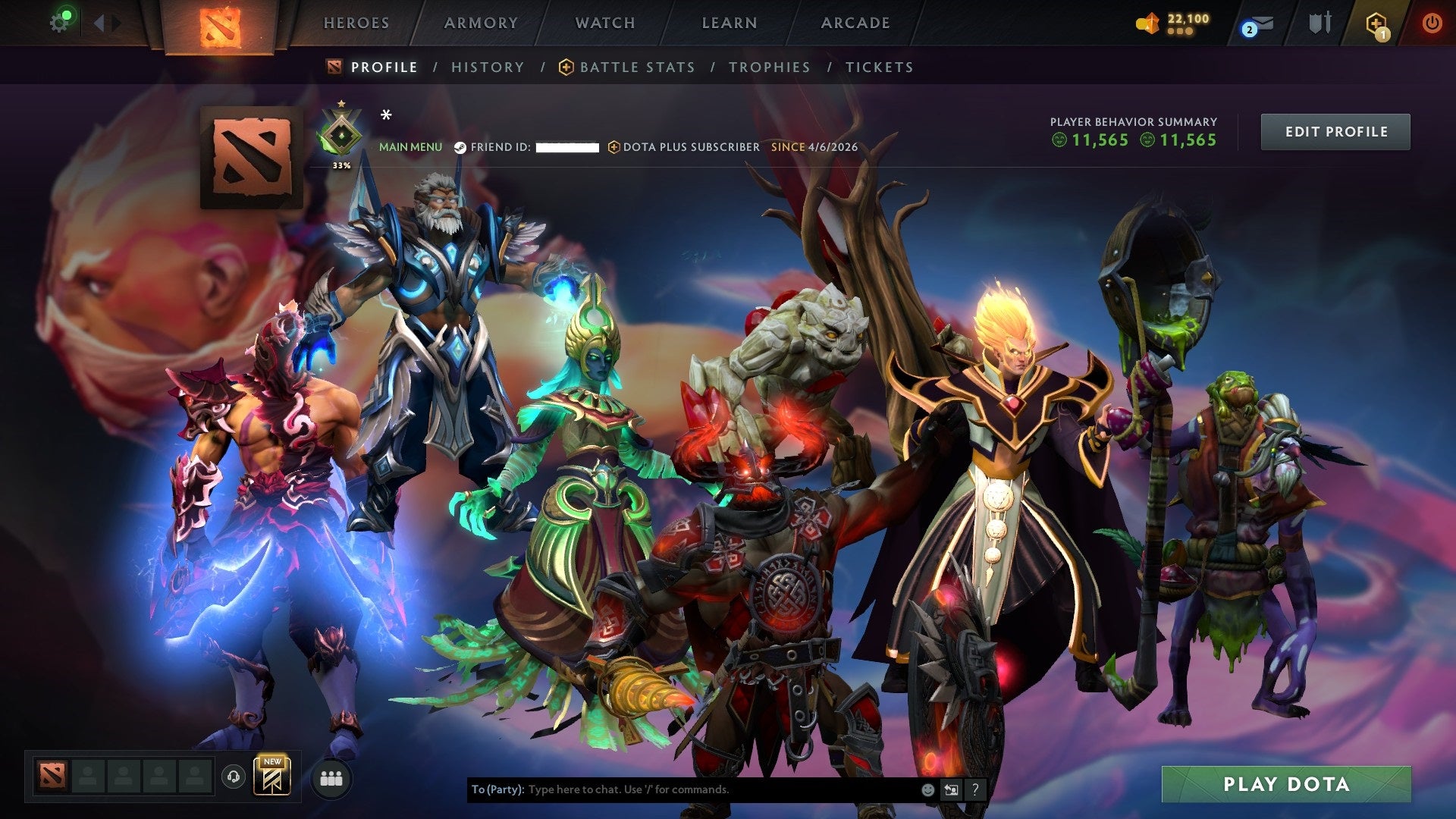Open the settings gear icon

tap(61, 20)
